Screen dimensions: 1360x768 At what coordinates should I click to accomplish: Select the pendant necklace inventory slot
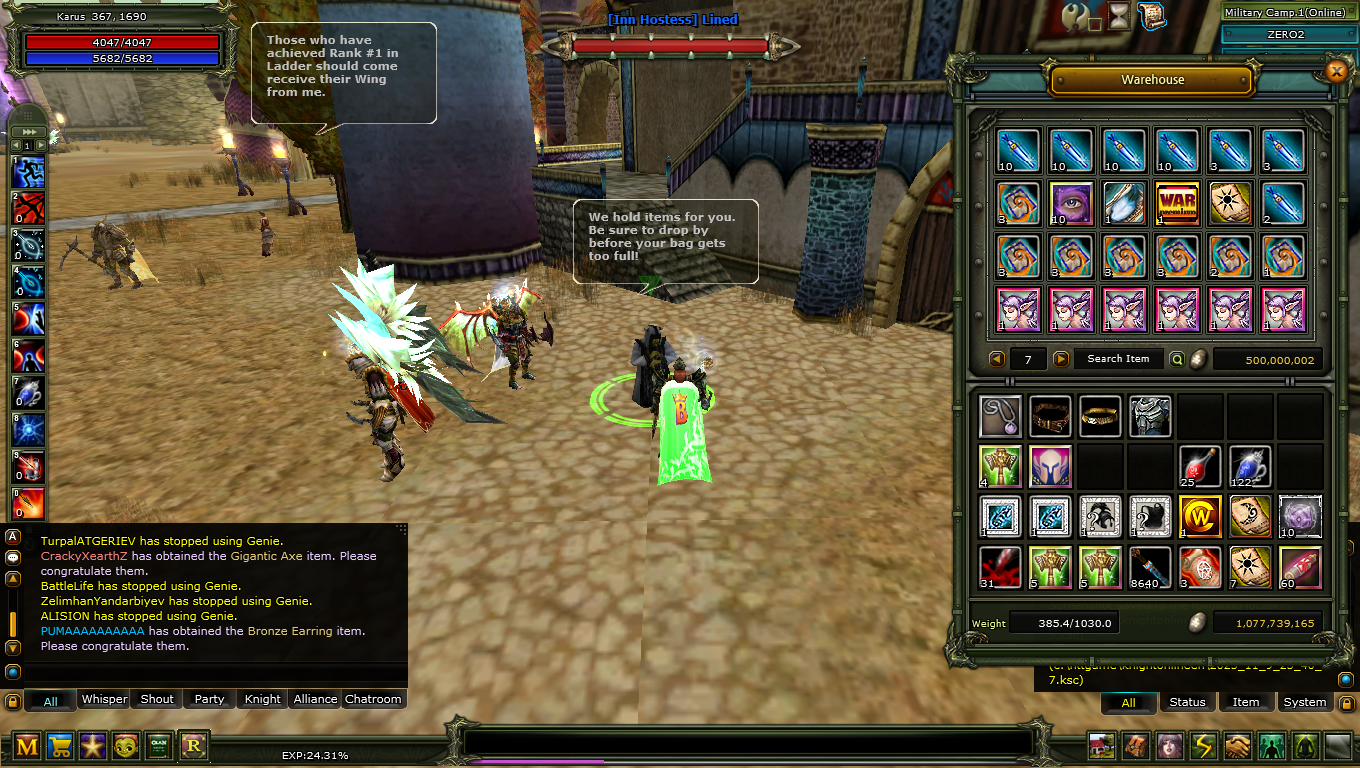click(1000, 417)
